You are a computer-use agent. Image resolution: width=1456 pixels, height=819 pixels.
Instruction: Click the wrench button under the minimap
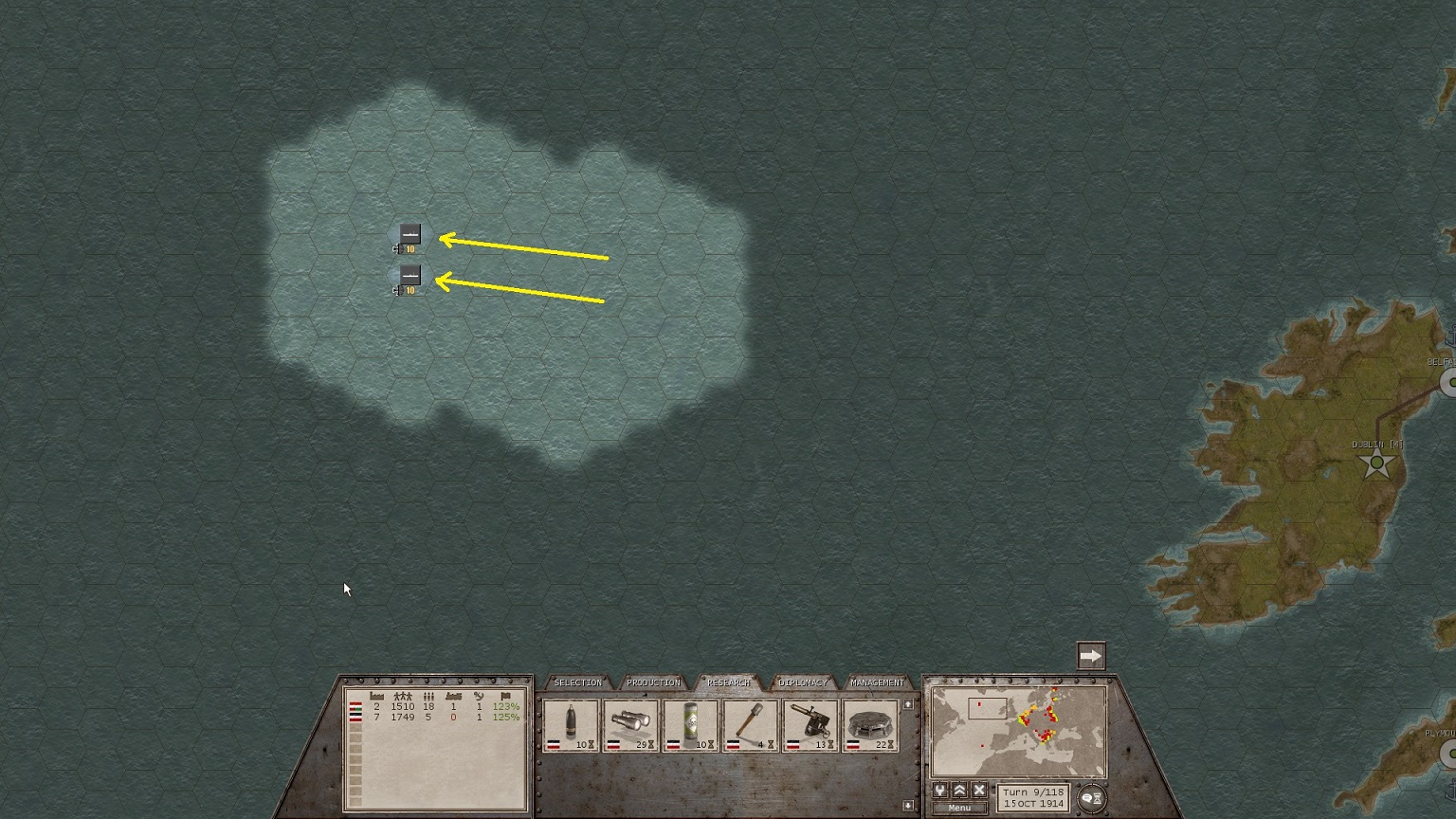tap(940, 791)
